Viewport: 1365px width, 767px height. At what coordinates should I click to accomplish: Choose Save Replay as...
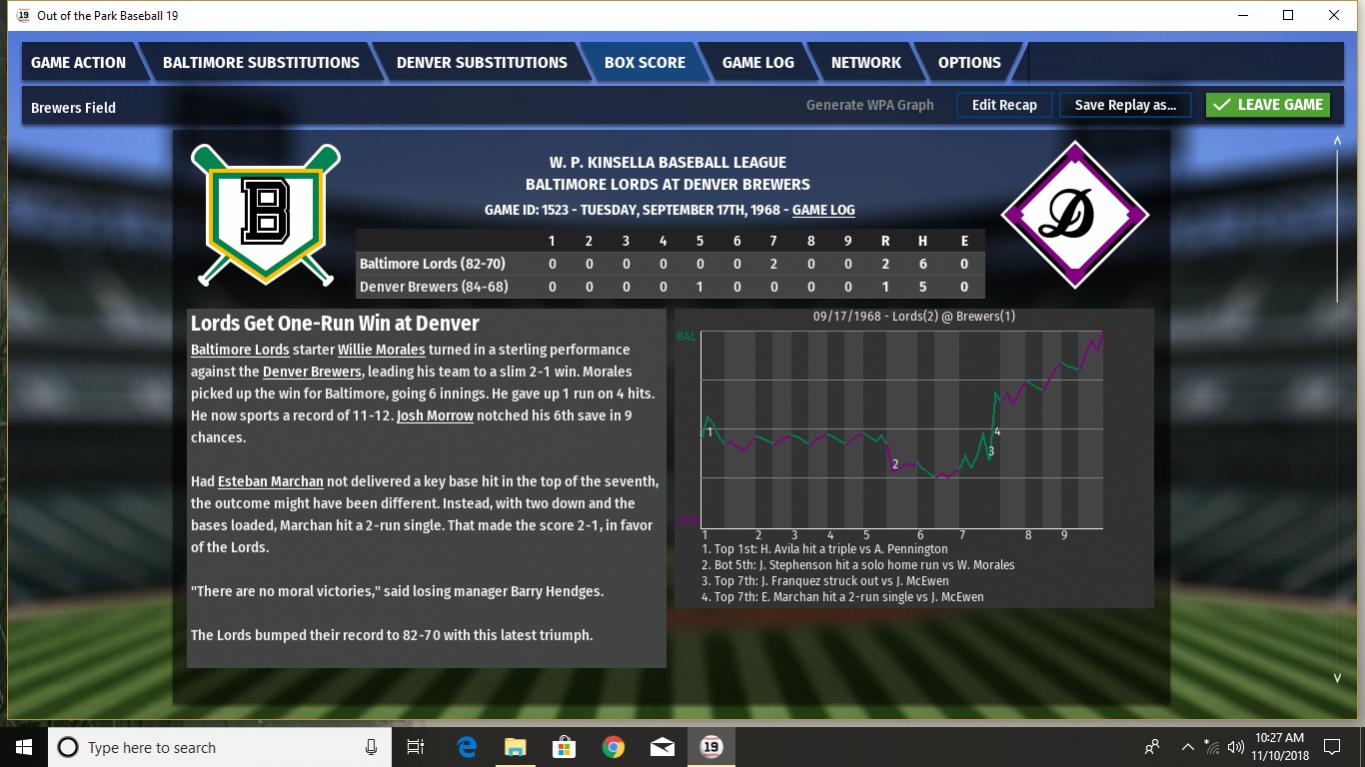[x=1125, y=105]
